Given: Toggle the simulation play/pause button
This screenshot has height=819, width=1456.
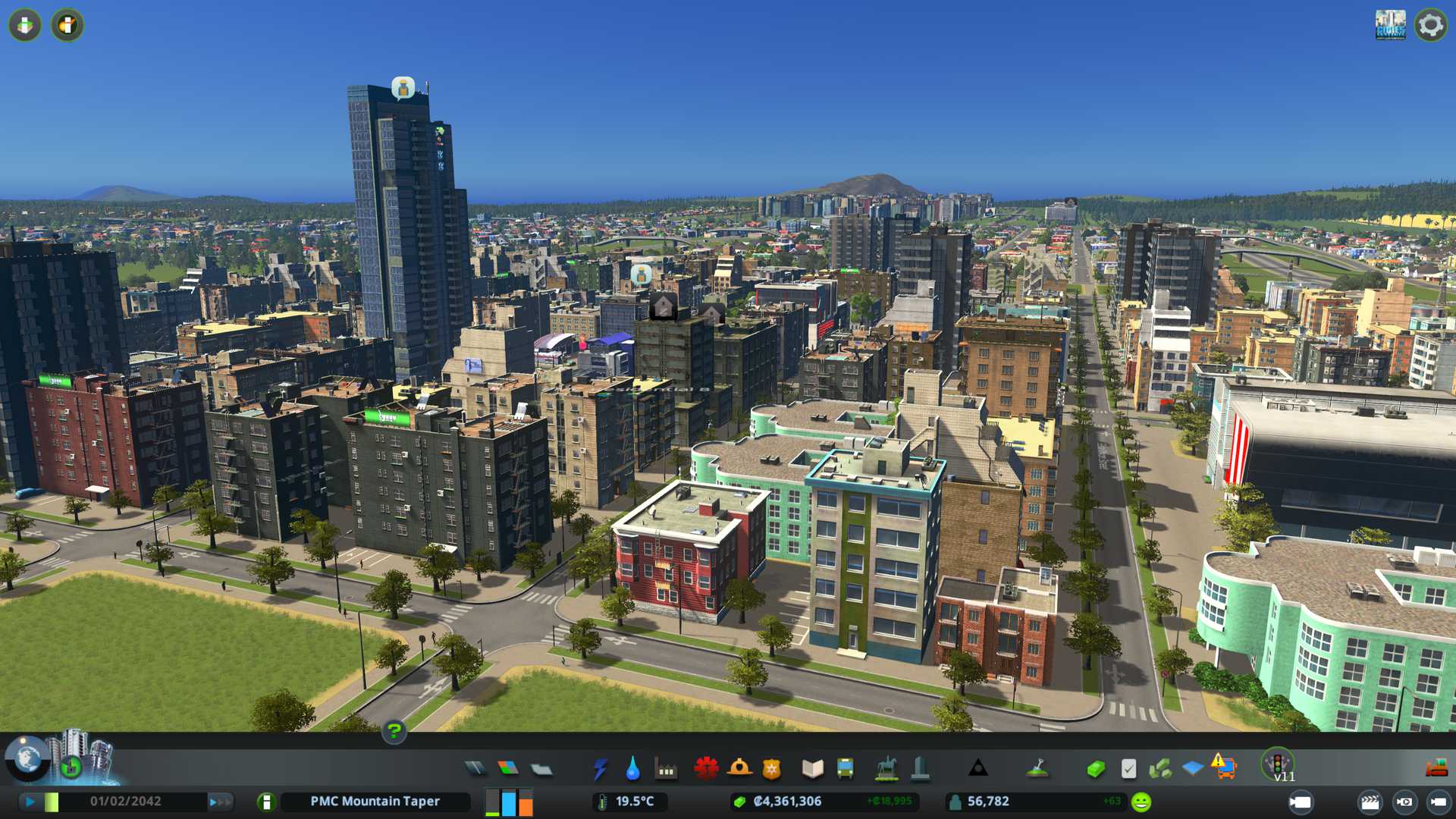Looking at the screenshot, I should point(30,802).
